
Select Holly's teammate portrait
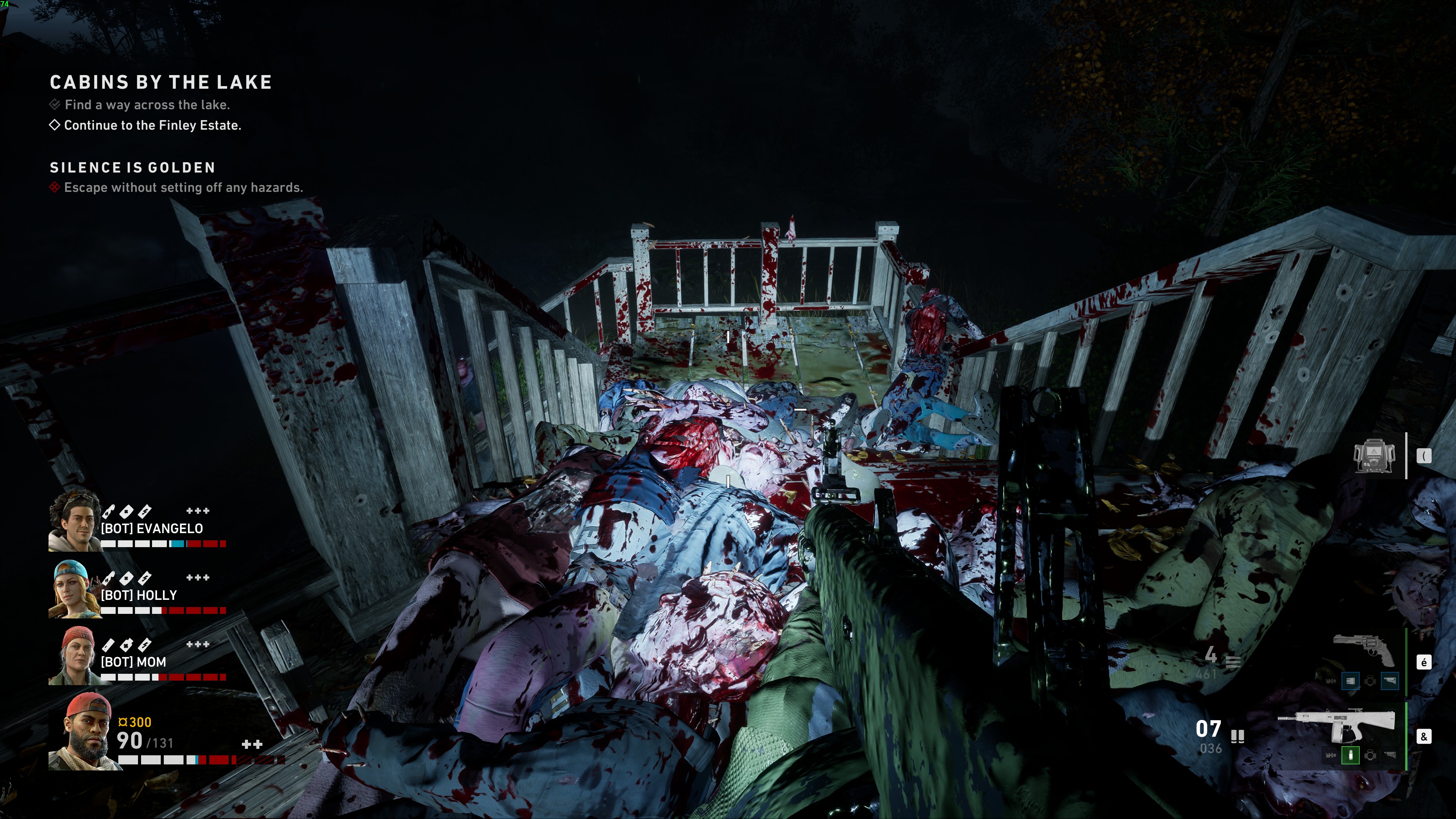(74, 588)
